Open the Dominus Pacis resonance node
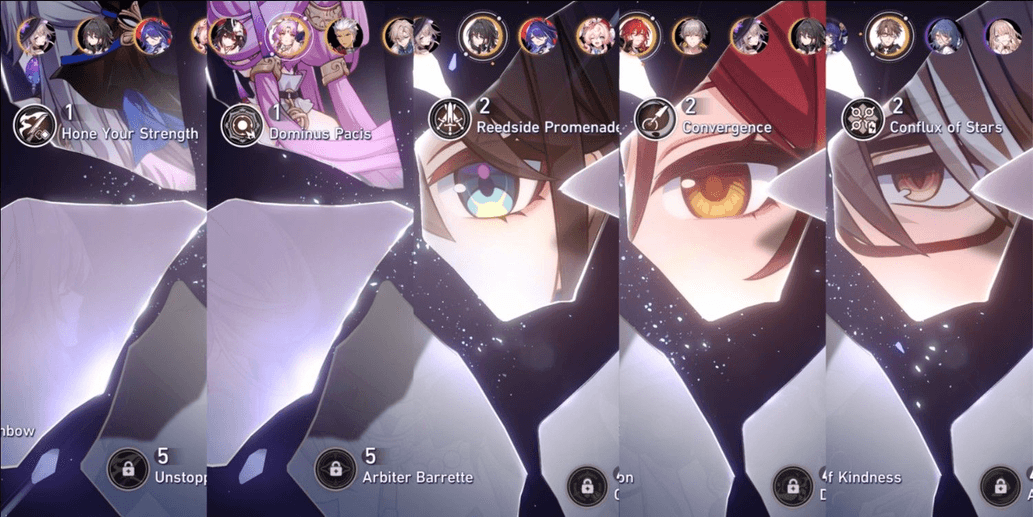The image size is (1033, 517). 240,127
